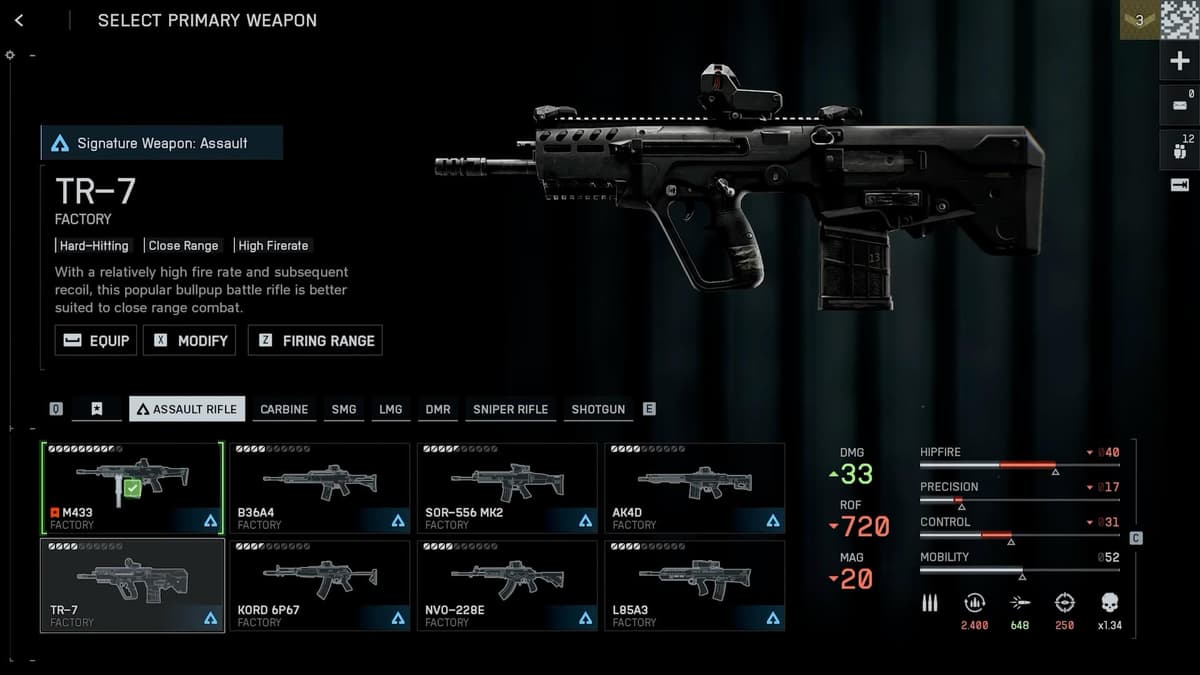
Task: Open the LMG weapon category
Action: tap(391, 409)
